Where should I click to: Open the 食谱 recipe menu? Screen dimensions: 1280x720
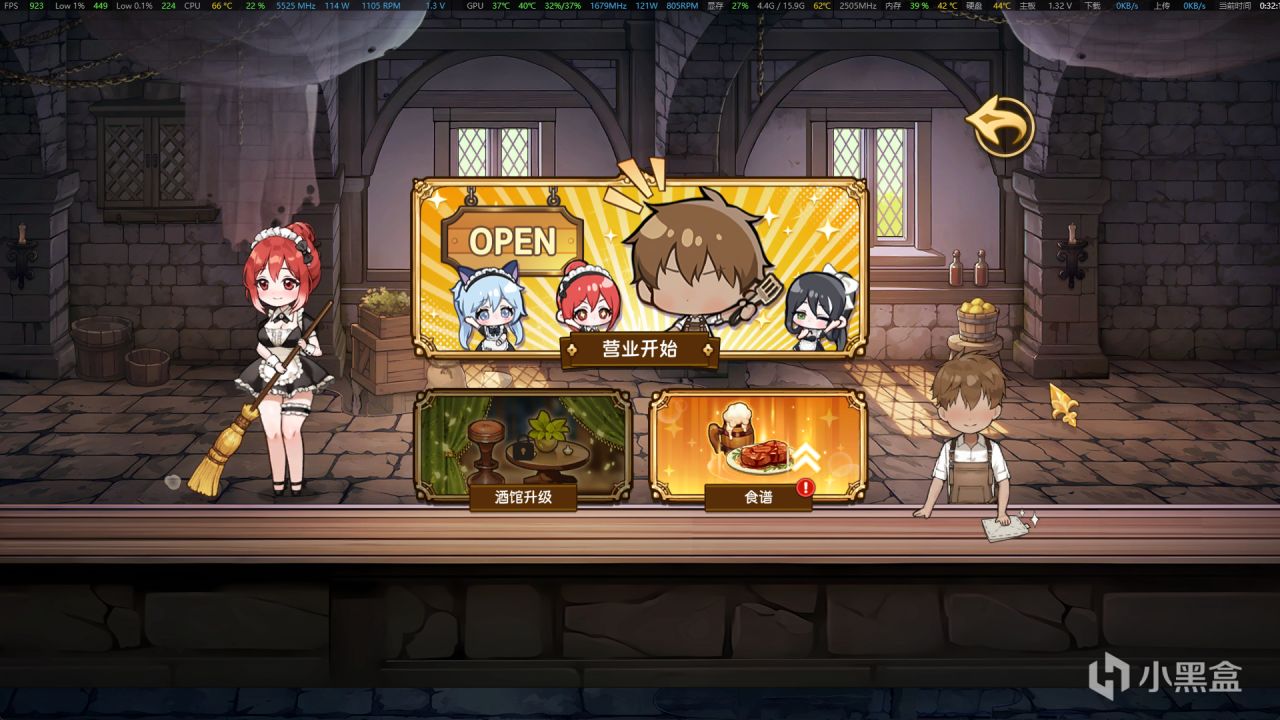(x=757, y=495)
